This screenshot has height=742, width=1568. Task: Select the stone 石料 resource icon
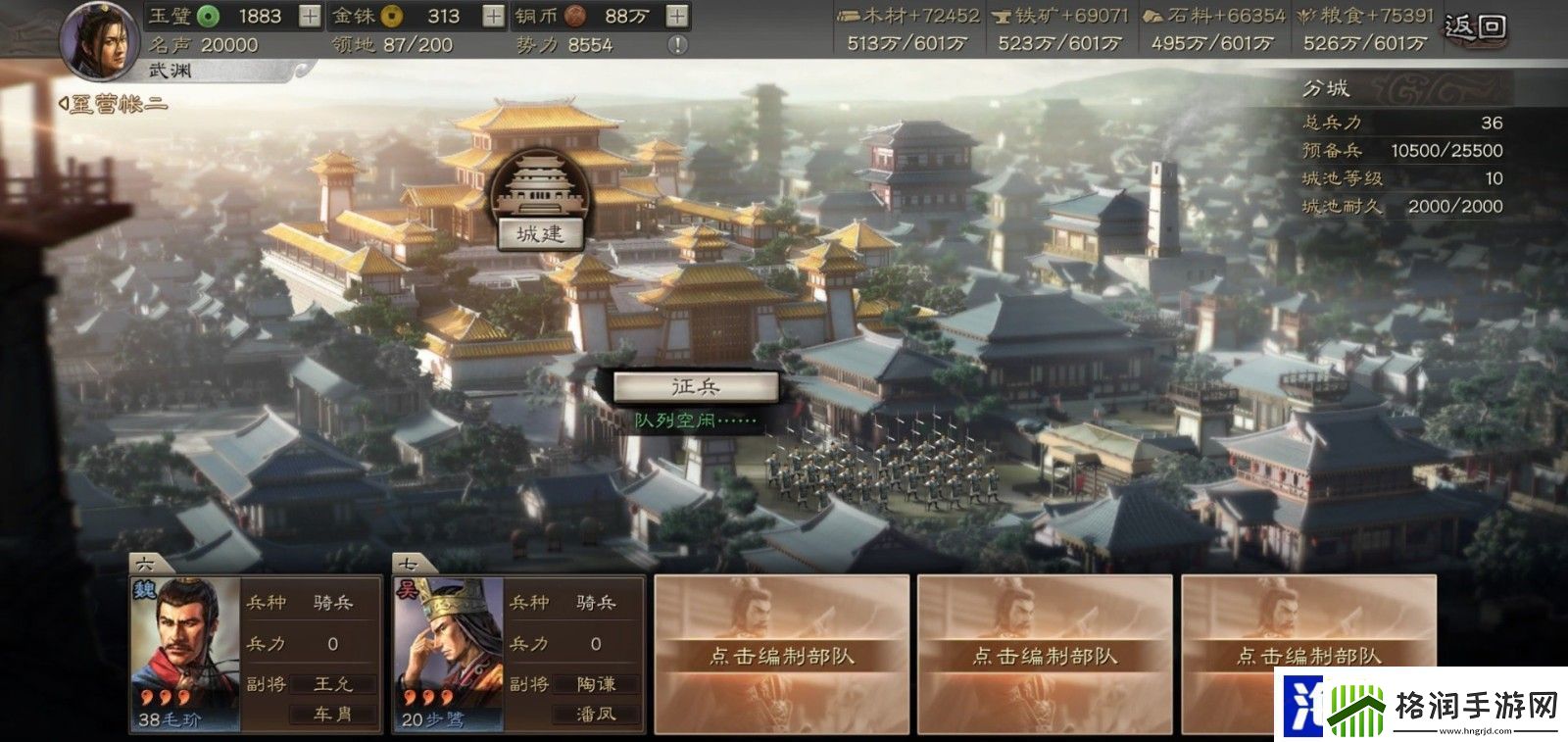click(1154, 16)
